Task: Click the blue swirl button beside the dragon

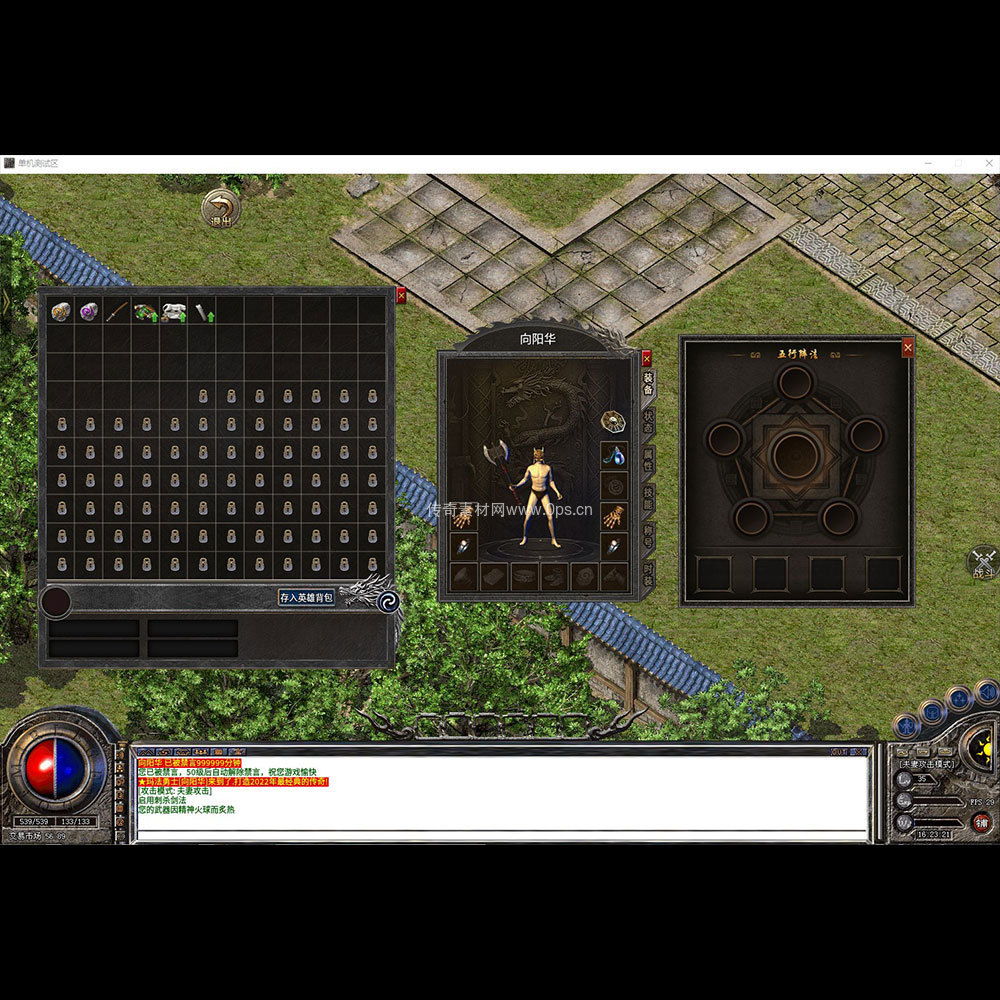Action: click(389, 600)
